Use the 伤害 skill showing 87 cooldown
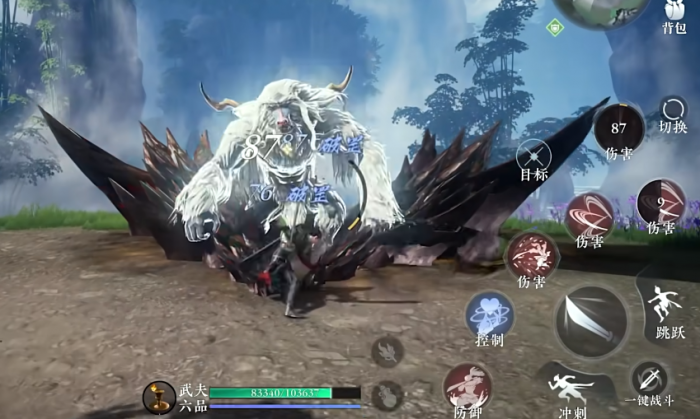The width and height of the screenshot is (700, 419). pyautogui.click(x=619, y=128)
